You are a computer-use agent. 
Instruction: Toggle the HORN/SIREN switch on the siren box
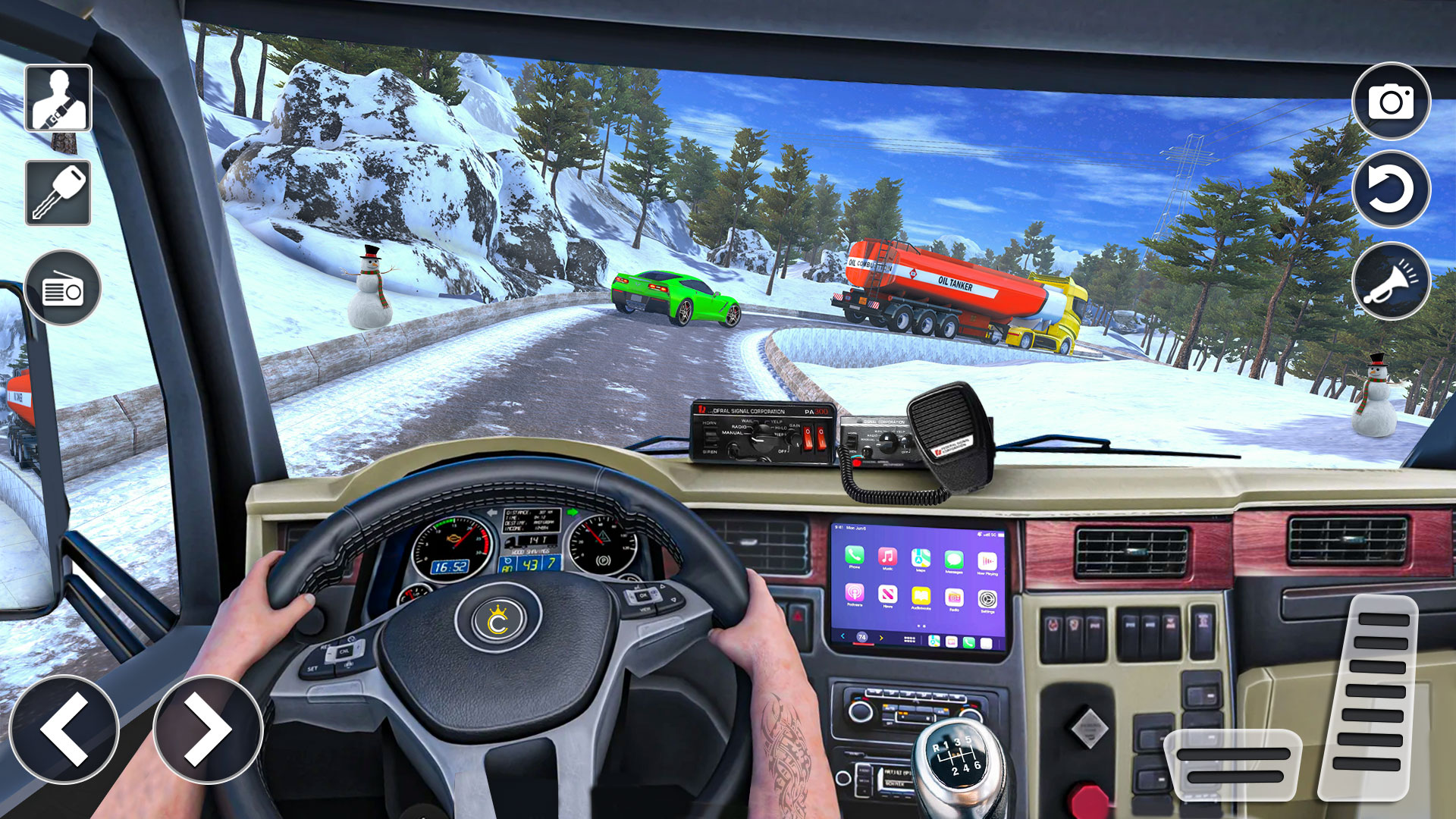pyautogui.click(x=711, y=436)
